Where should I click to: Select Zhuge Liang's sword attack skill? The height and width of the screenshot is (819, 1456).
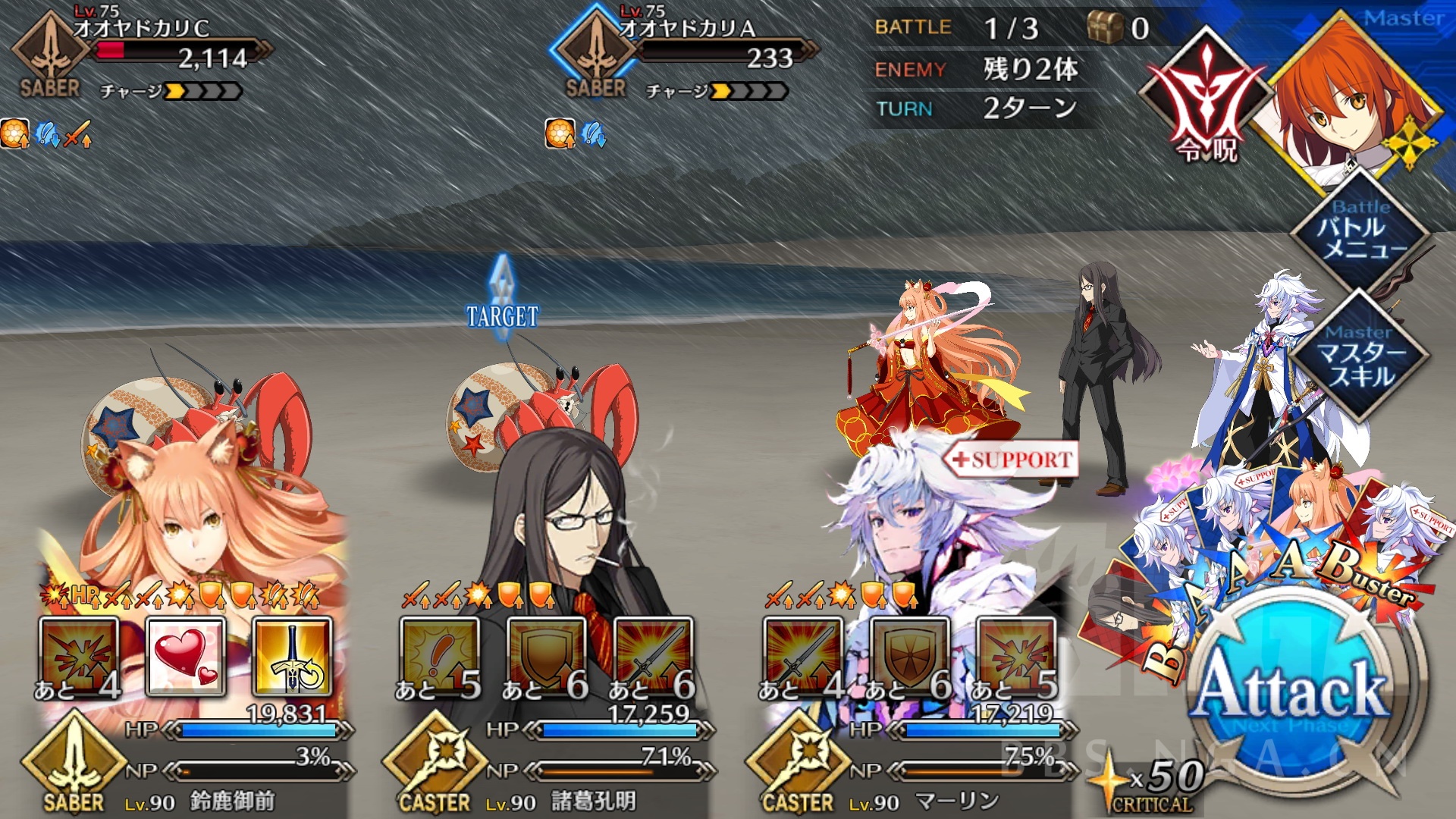click(x=654, y=656)
